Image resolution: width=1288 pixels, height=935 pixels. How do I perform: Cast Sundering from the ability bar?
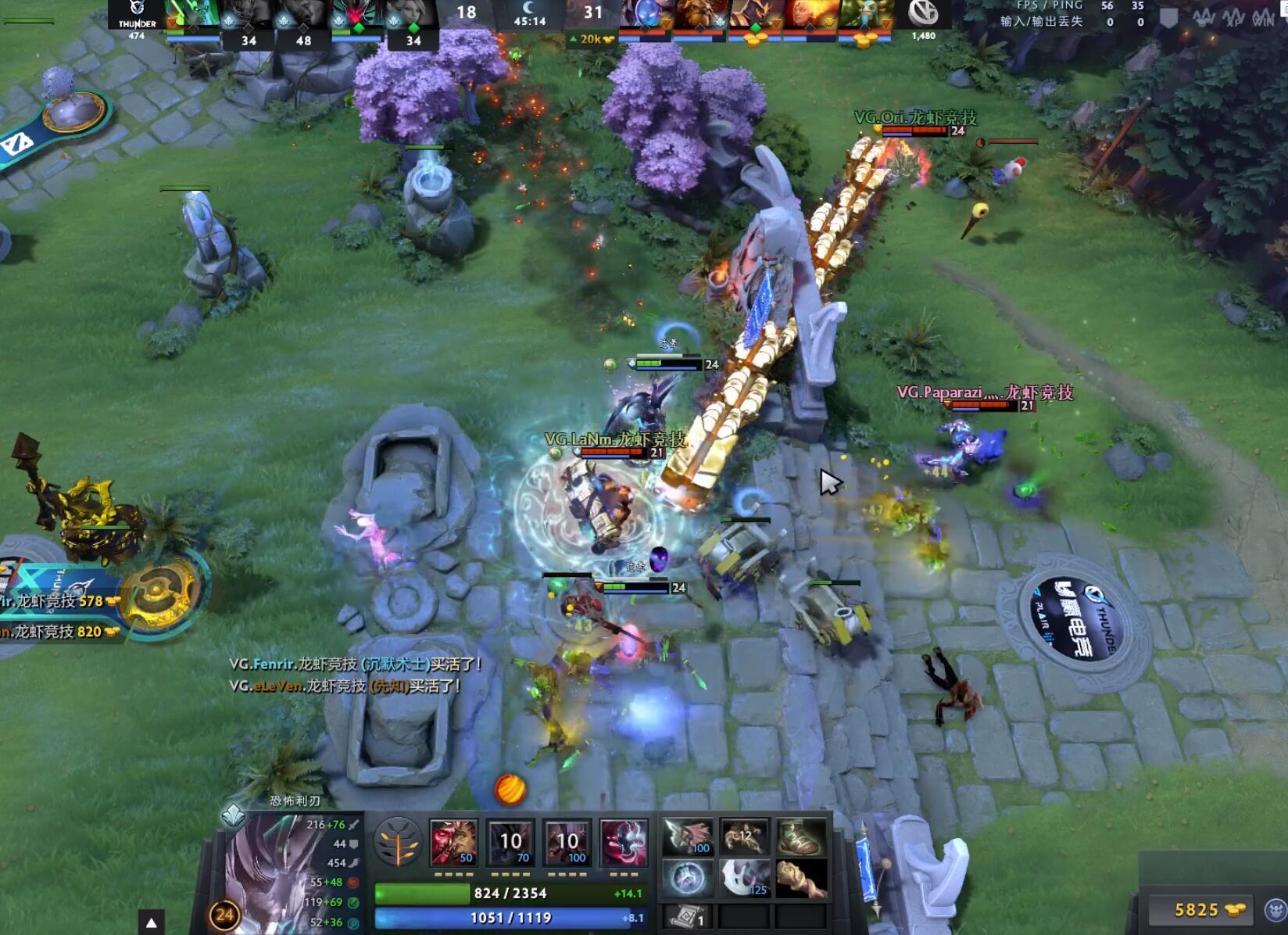[x=623, y=844]
